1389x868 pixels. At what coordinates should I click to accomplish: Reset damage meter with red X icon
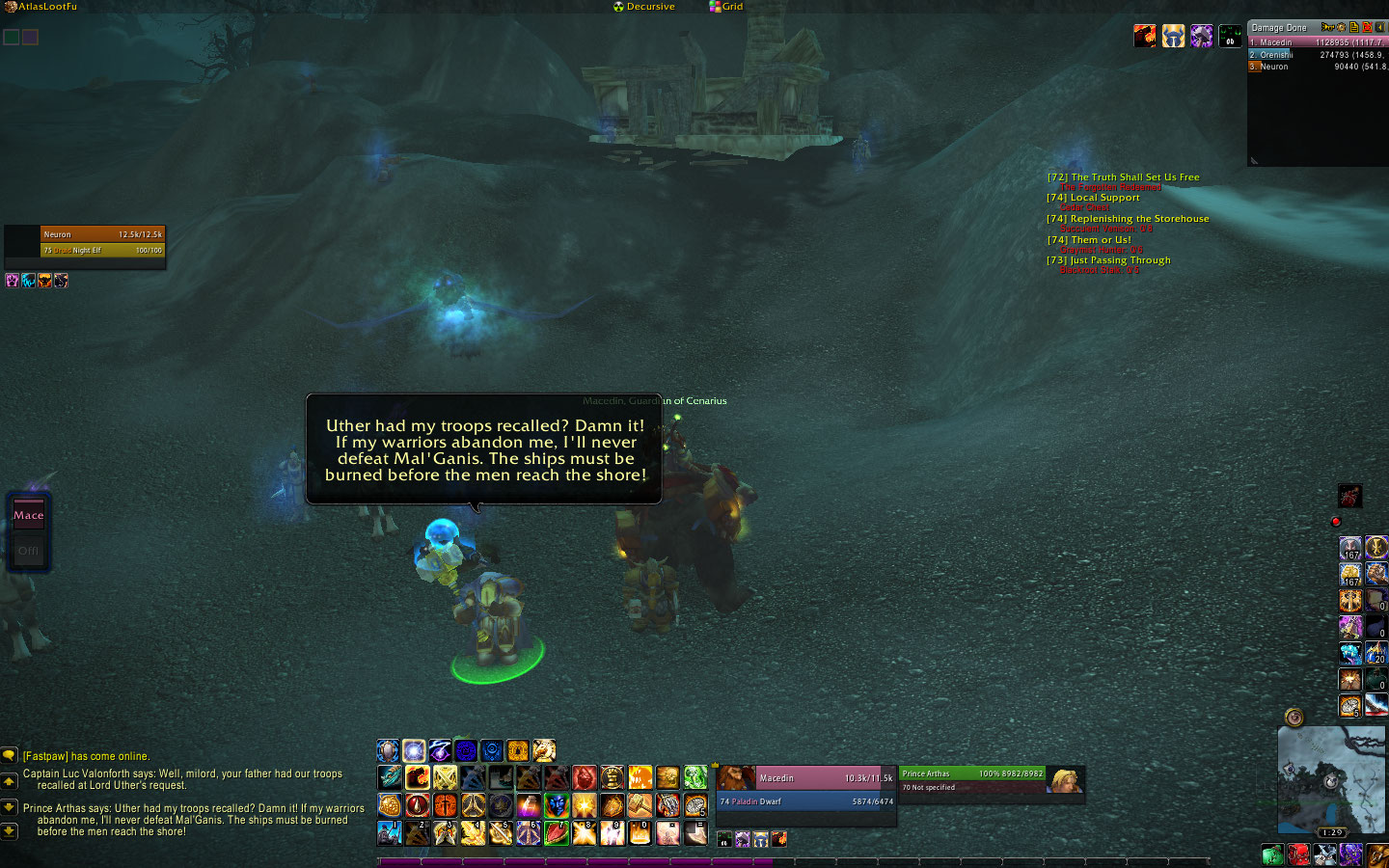point(1367,27)
